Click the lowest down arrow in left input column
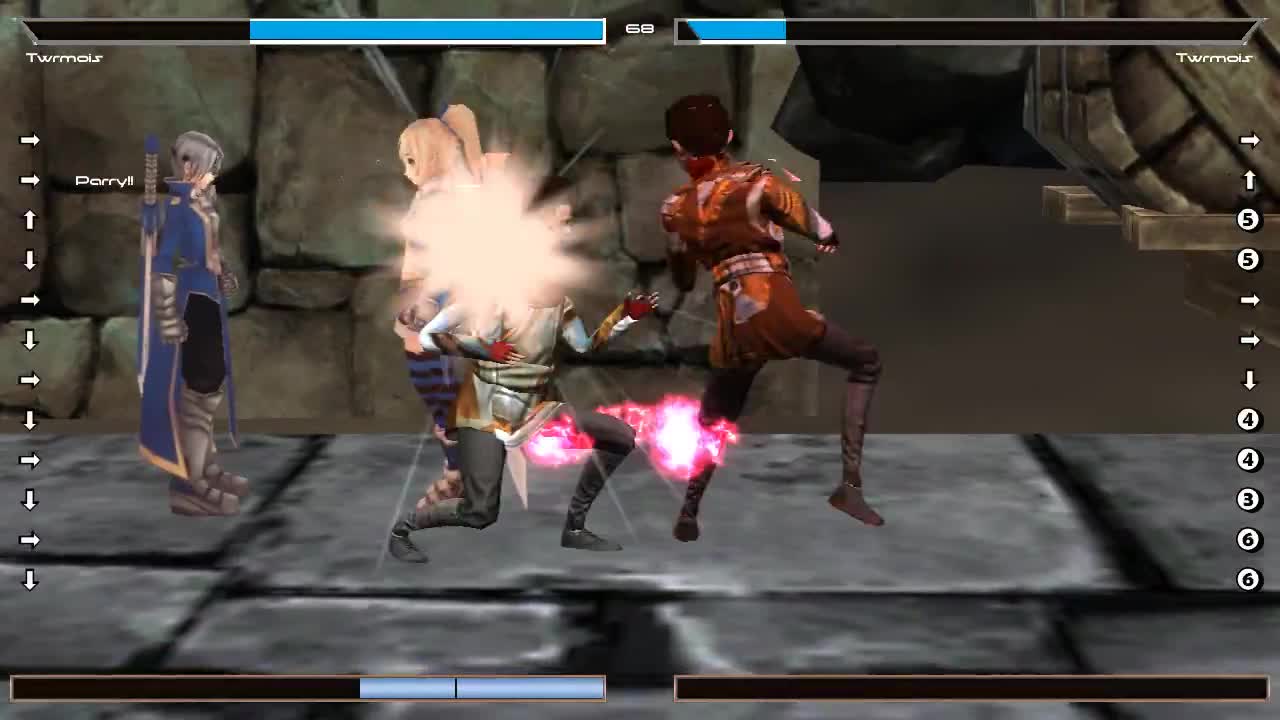The image size is (1280, 720). (30, 578)
